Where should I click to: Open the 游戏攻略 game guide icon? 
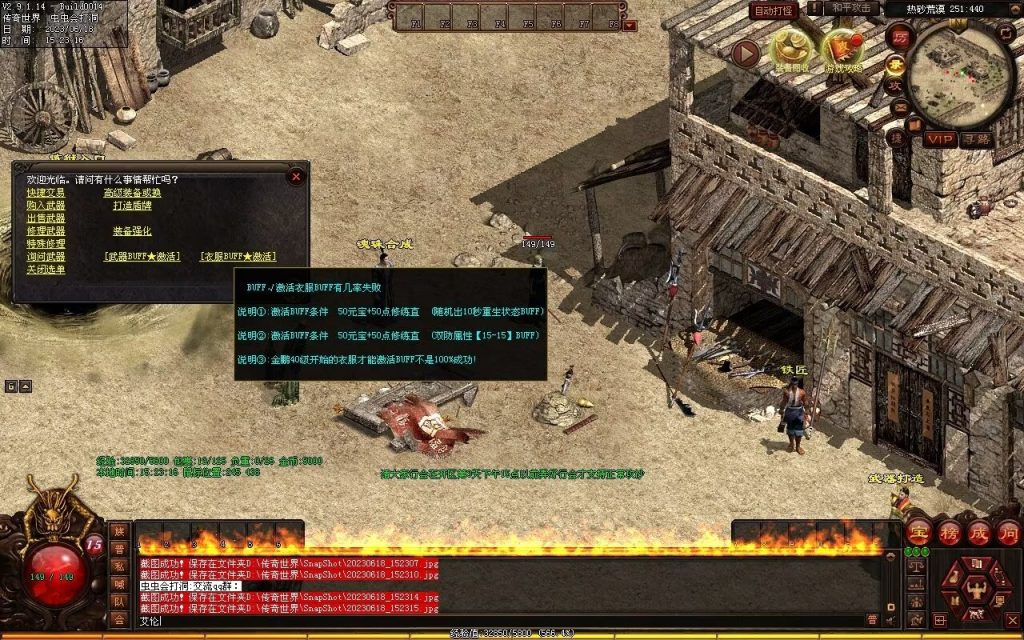coord(841,50)
